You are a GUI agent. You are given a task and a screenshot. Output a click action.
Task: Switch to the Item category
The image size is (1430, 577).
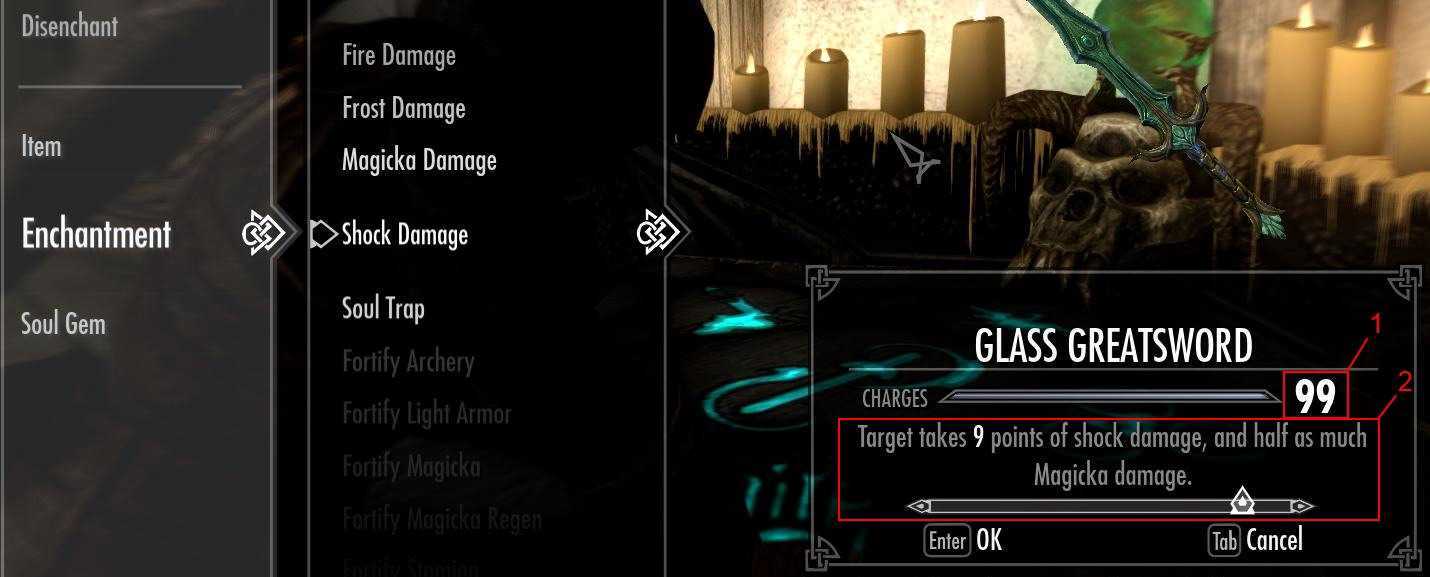point(41,146)
